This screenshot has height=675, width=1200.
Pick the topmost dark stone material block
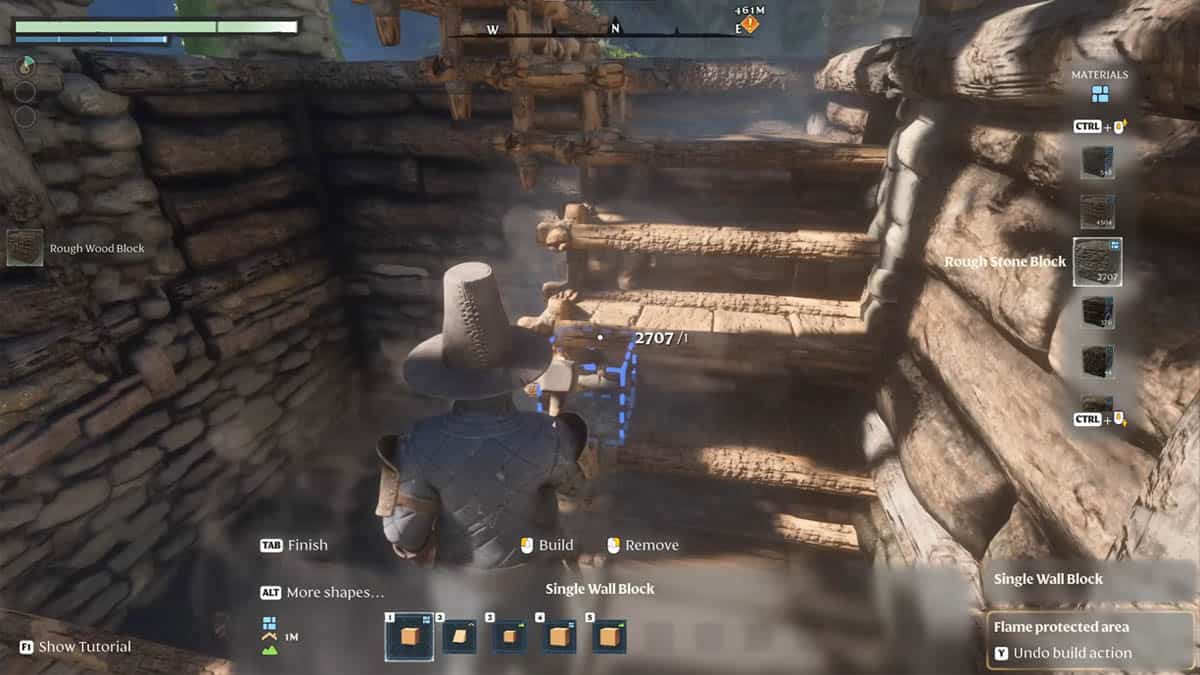[x=1097, y=162]
